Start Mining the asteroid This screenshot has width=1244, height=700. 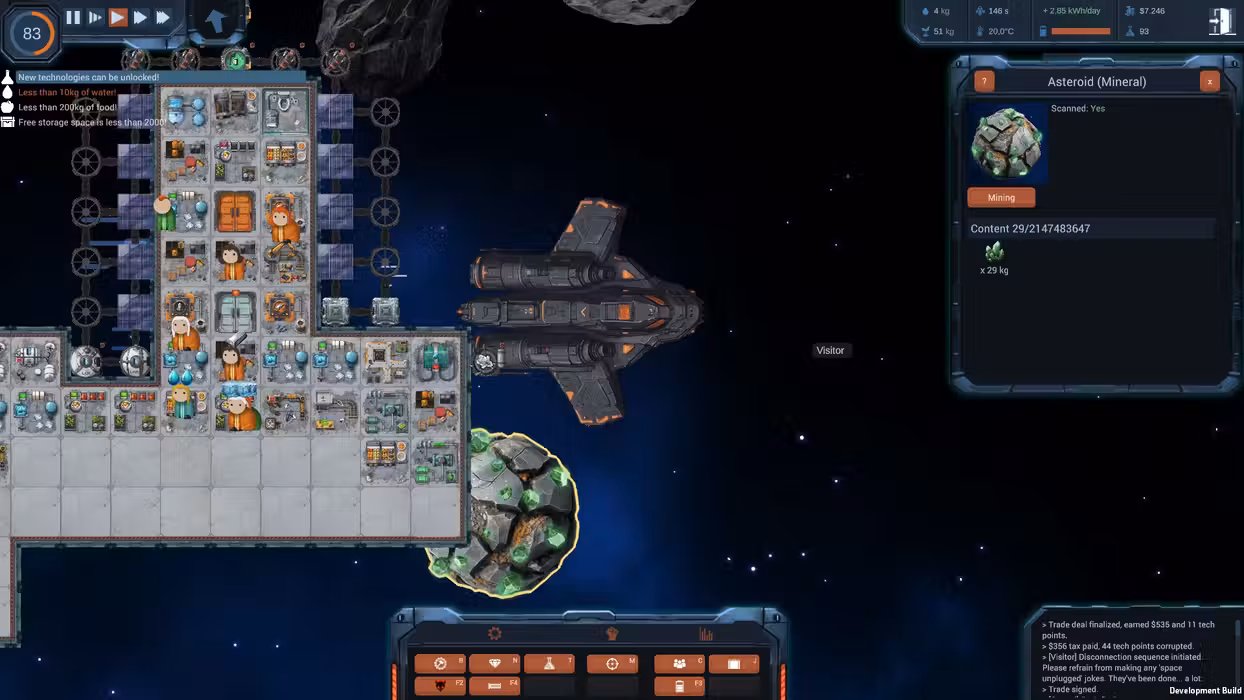click(x=1001, y=198)
